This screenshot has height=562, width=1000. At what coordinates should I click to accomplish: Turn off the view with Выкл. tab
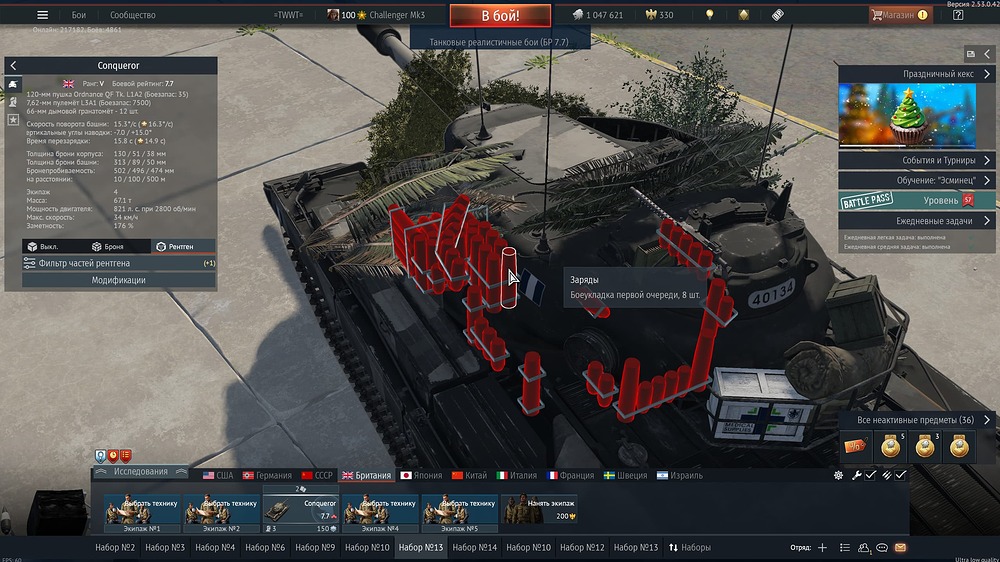(x=45, y=246)
